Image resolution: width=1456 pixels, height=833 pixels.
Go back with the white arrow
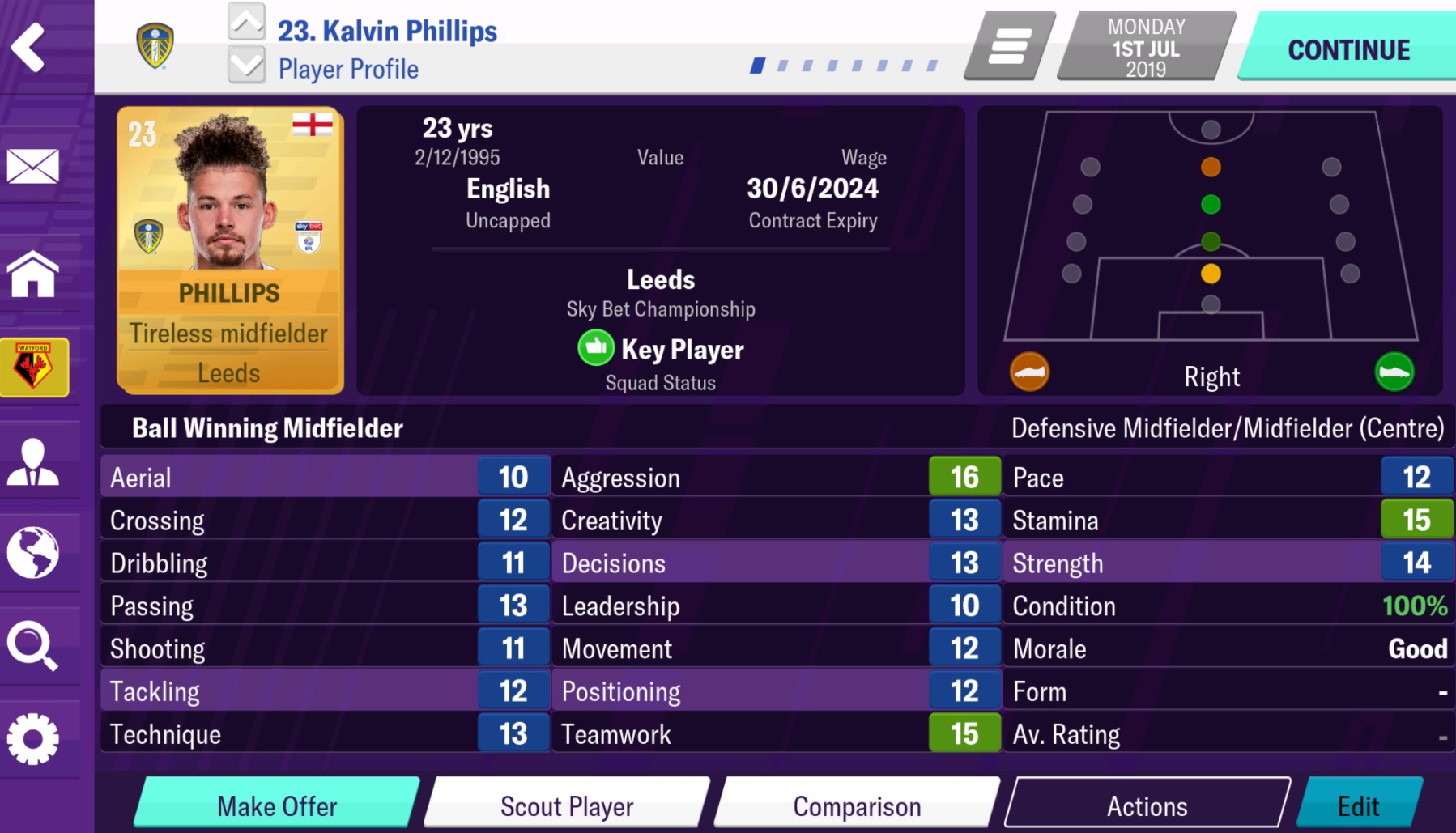(x=29, y=47)
